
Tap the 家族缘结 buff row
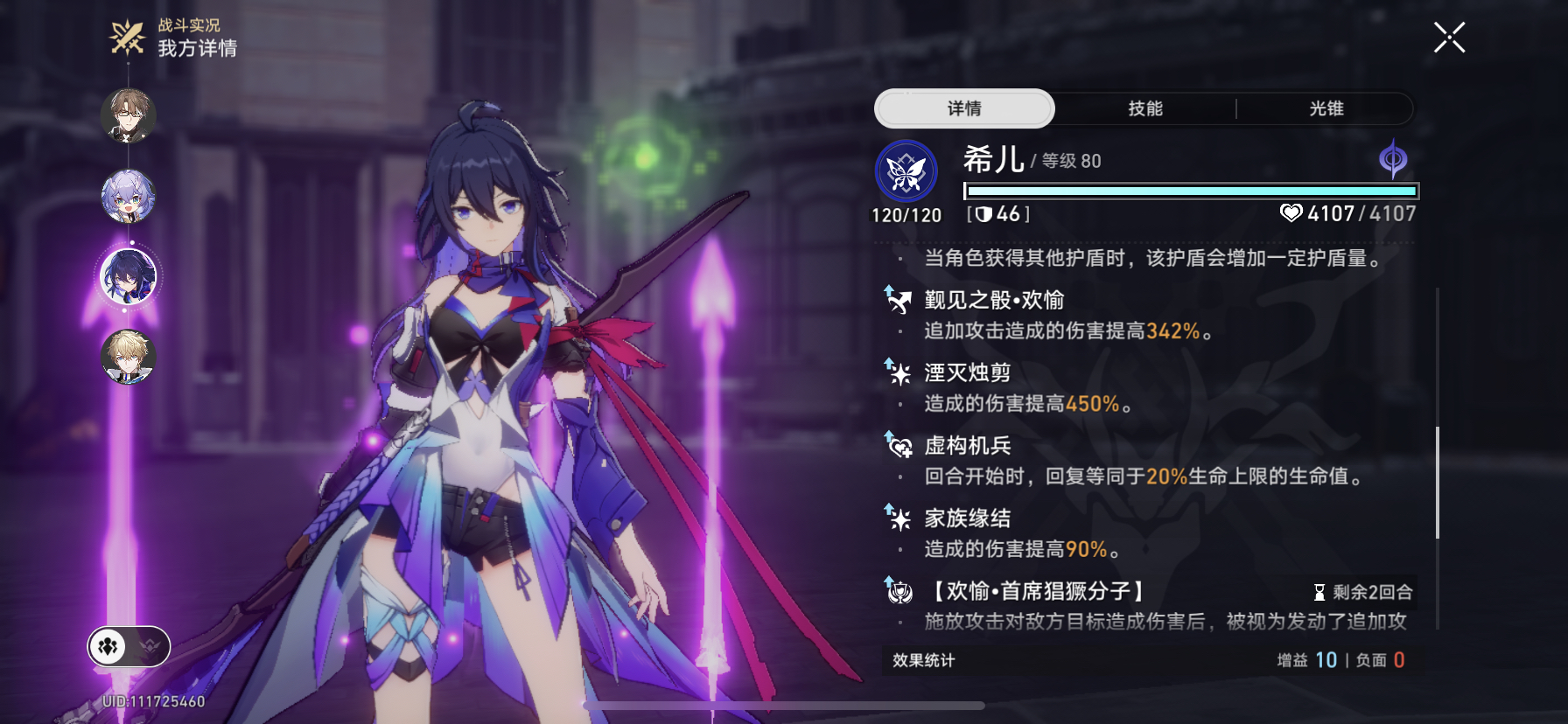tap(967, 519)
